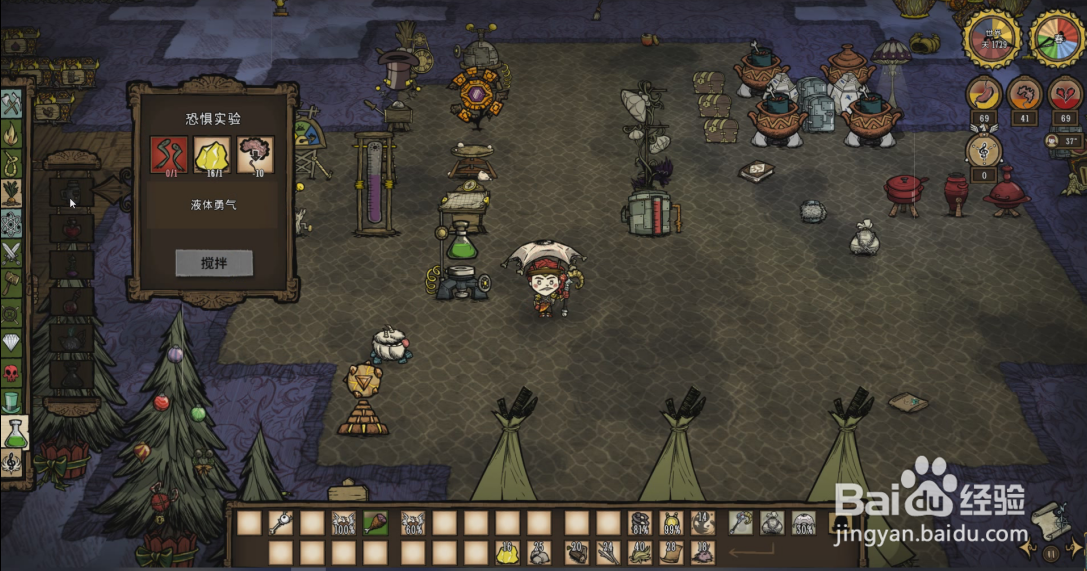Select the yellow sulfur stack of 16

[507, 551]
